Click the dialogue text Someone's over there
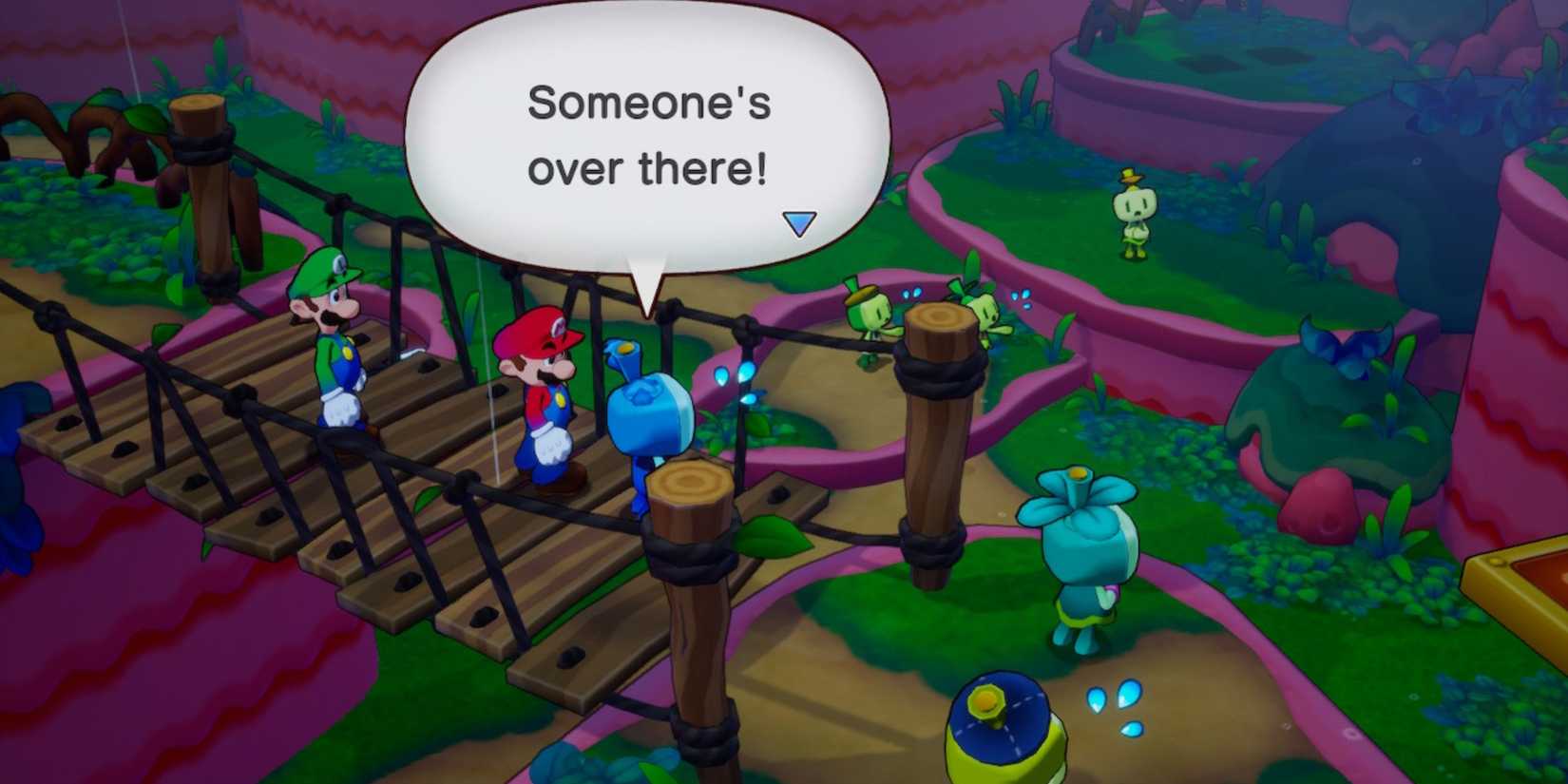This screenshot has height=784, width=1568. coord(649,133)
